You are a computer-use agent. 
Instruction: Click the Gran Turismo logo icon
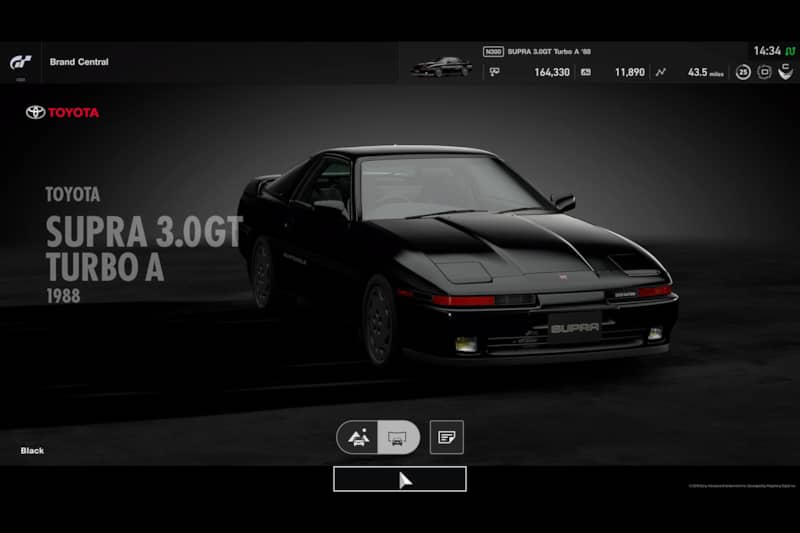(x=21, y=62)
